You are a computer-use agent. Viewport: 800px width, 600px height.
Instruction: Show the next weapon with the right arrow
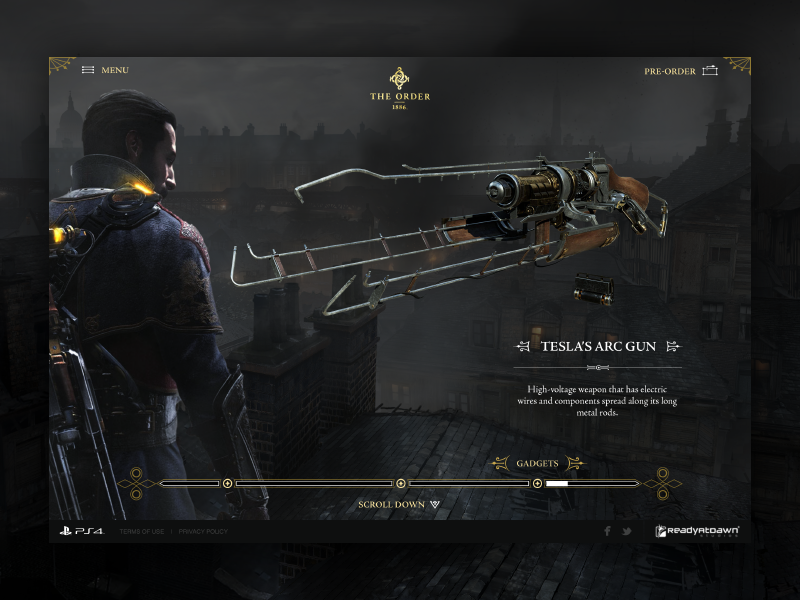[x=673, y=347]
